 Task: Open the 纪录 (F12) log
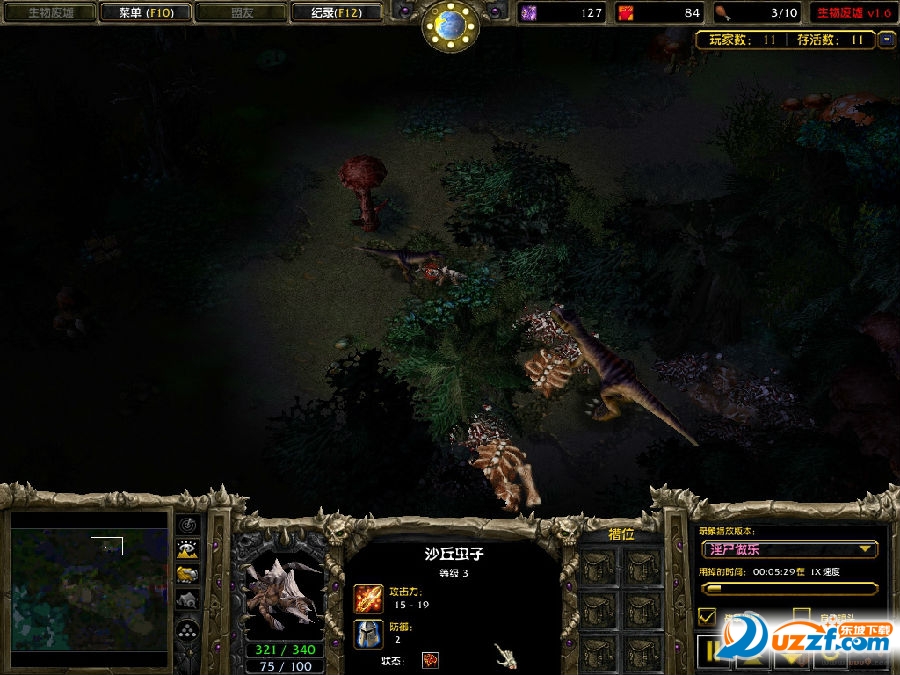pyautogui.click(x=338, y=13)
